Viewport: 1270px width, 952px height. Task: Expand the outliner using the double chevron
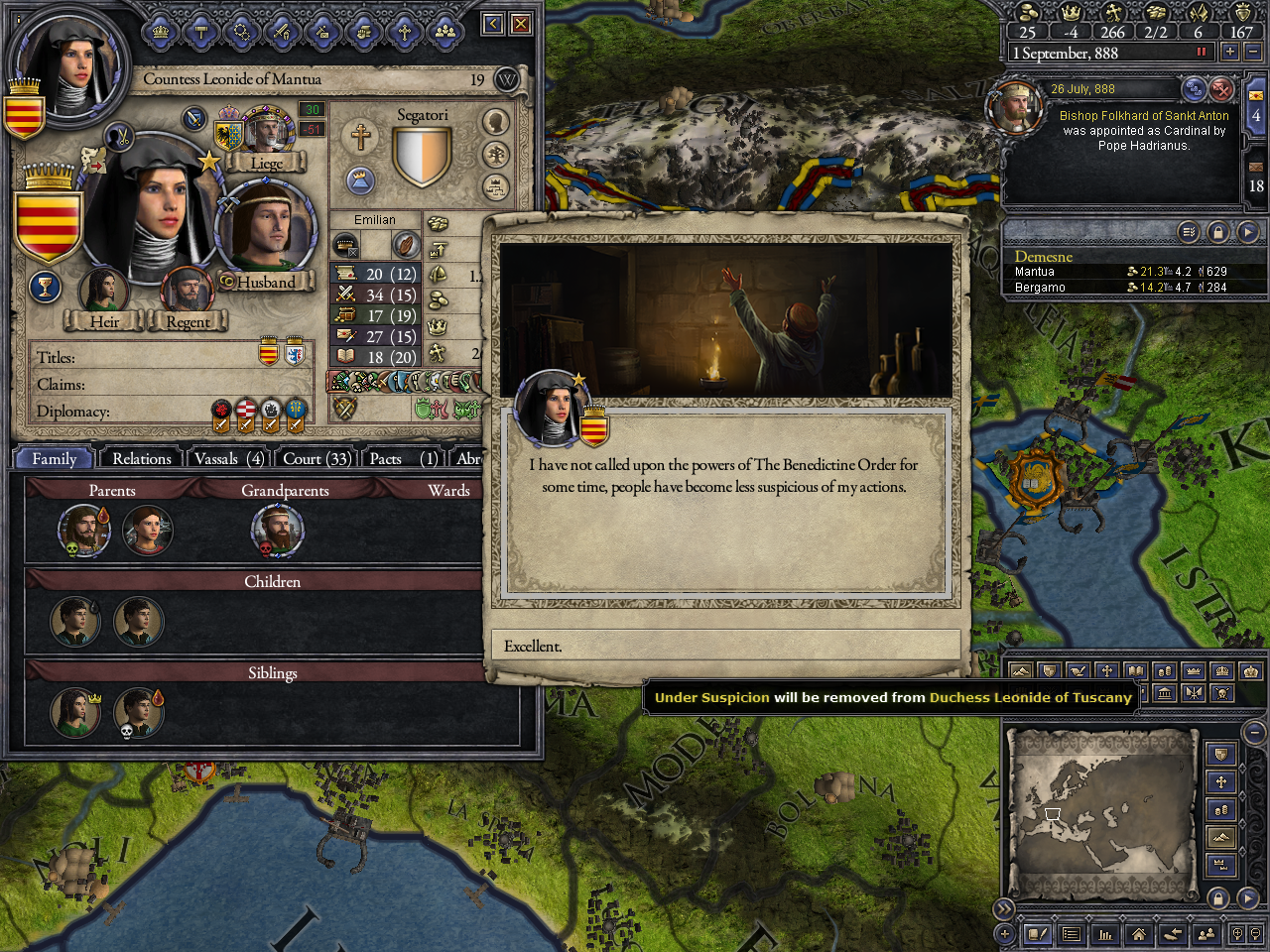(x=1005, y=907)
